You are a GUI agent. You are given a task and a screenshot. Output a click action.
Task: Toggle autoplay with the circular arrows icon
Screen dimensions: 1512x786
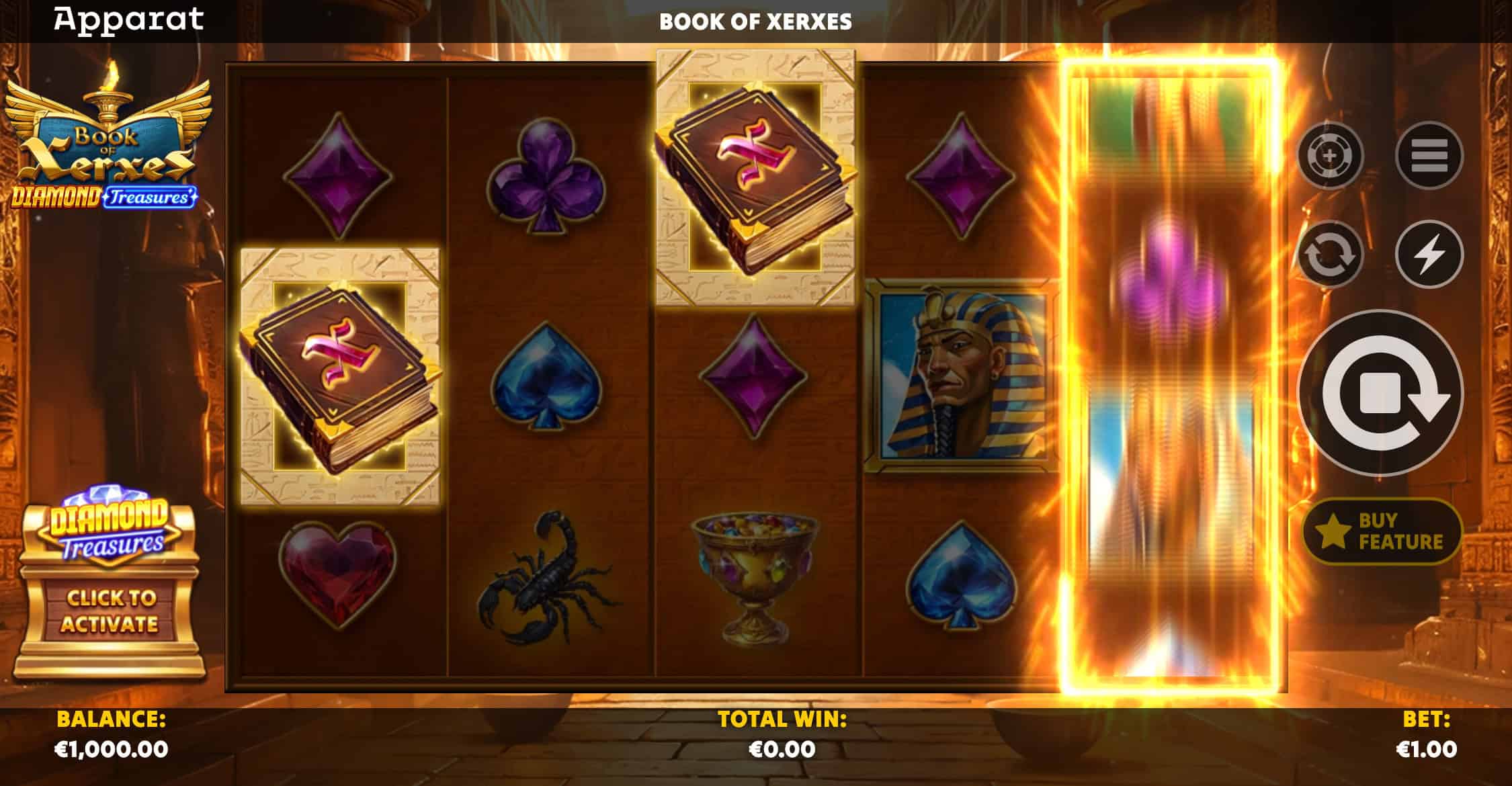coord(1330,255)
